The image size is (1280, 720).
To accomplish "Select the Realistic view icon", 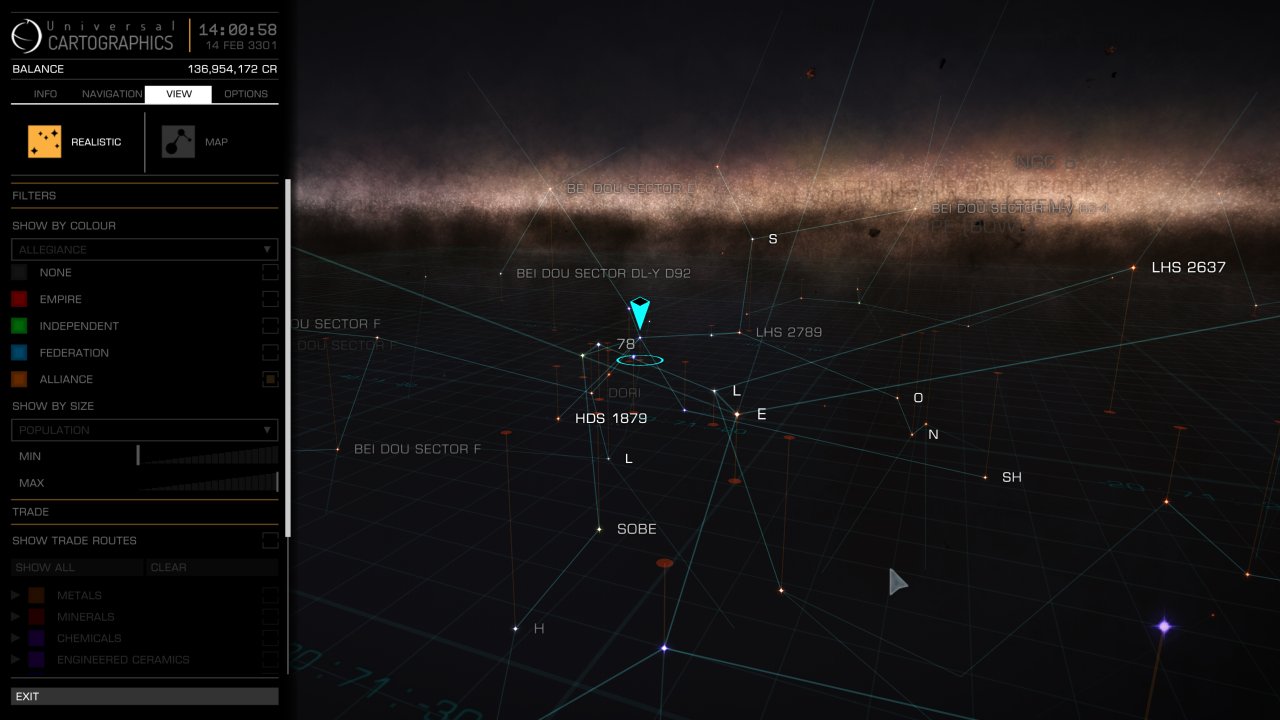I will [44, 140].
